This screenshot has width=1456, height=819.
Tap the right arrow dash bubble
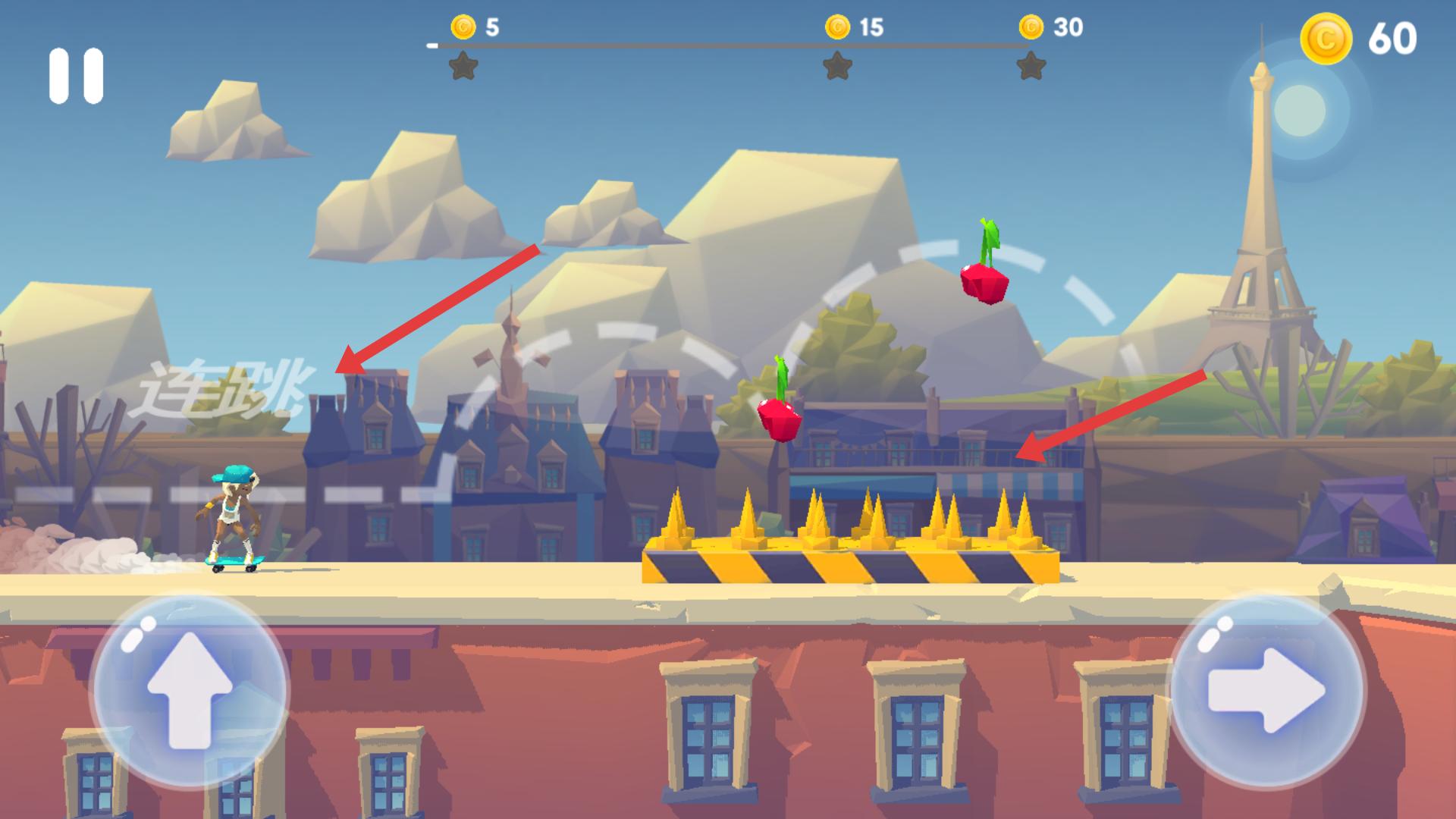coord(1266,690)
